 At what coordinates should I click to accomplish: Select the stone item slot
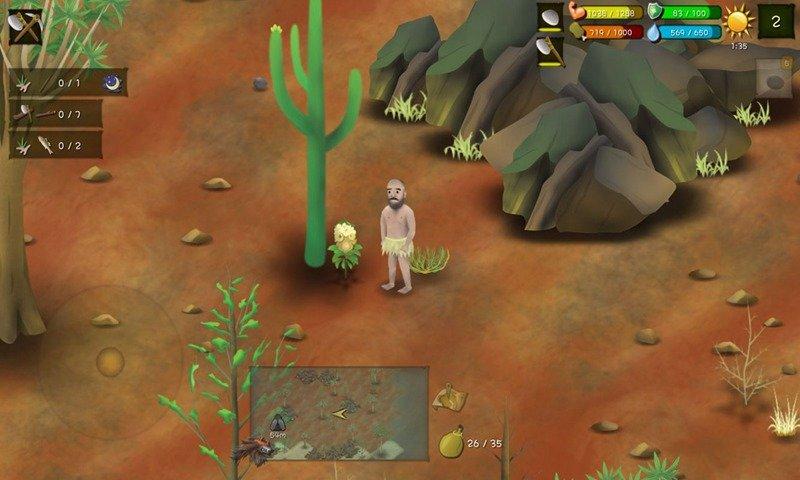(550, 18)
